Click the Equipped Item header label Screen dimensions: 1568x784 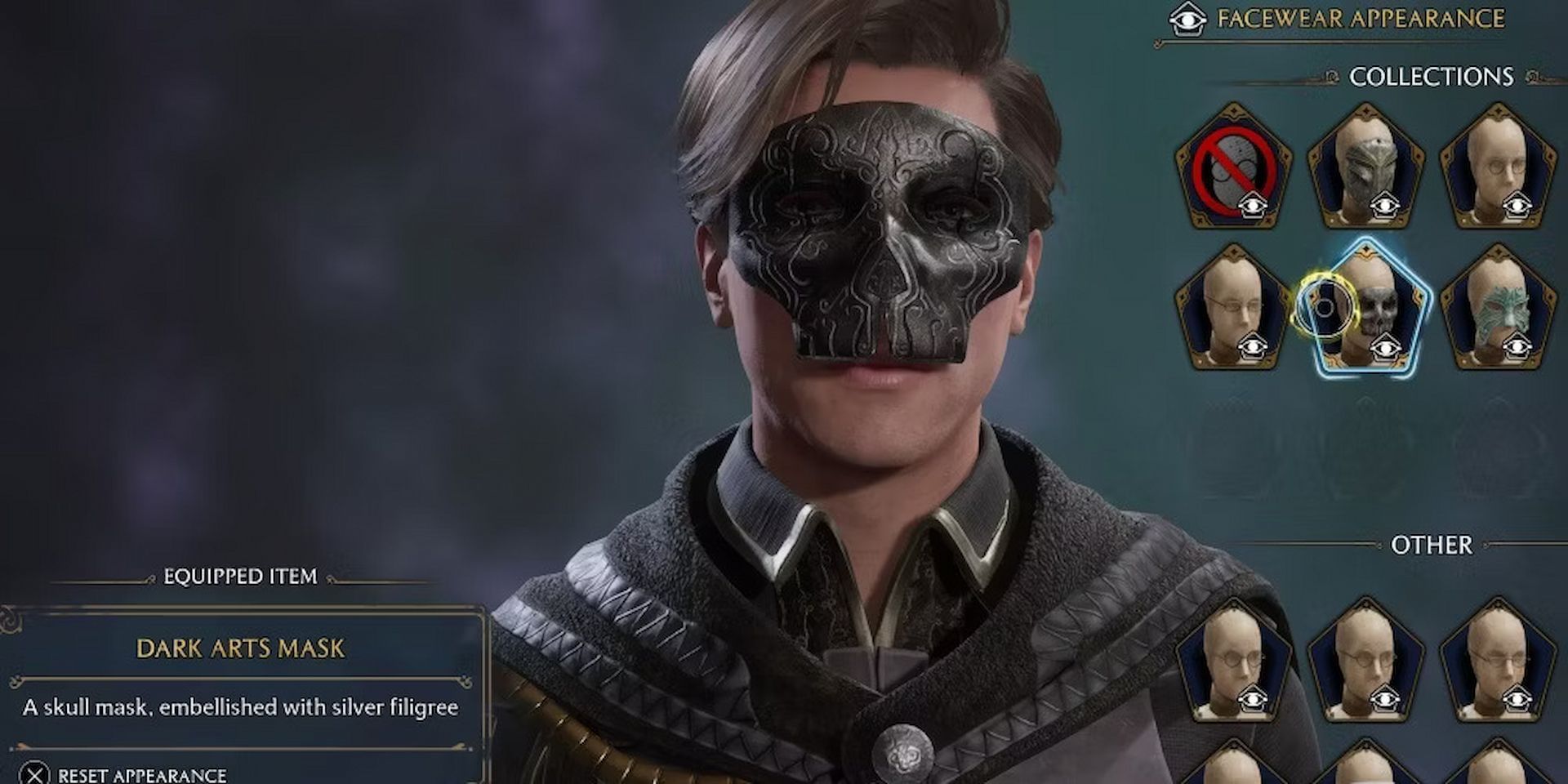click(x=239, y=576)
